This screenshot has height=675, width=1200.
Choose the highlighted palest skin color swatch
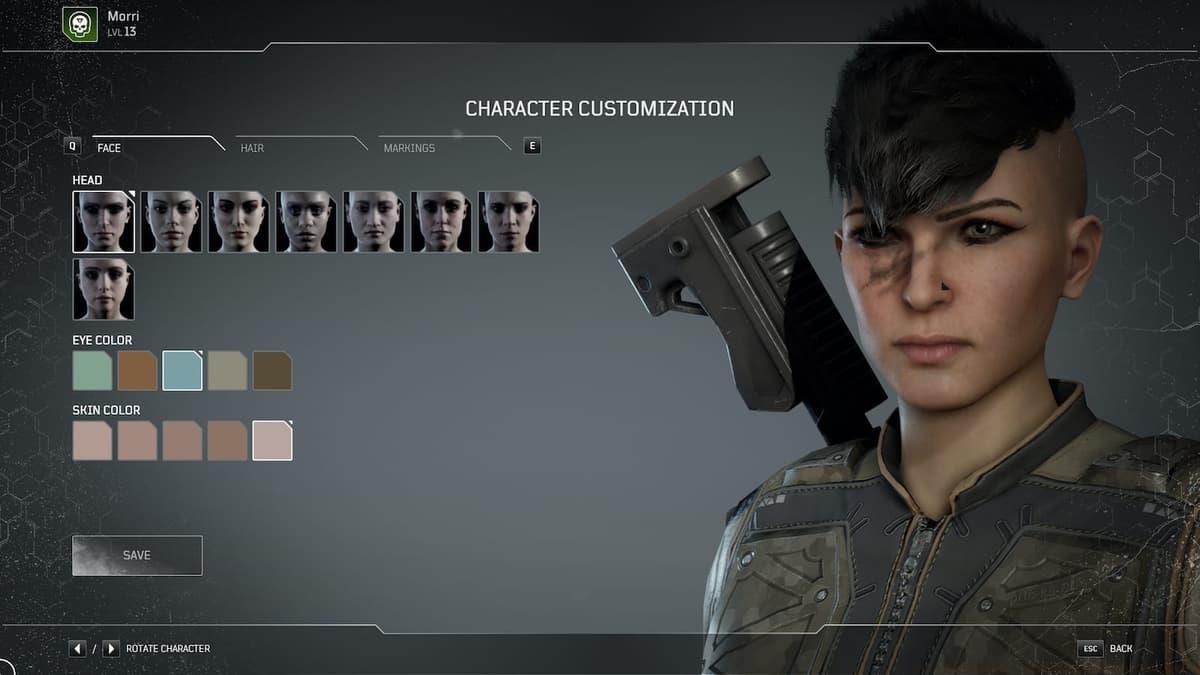272,441
